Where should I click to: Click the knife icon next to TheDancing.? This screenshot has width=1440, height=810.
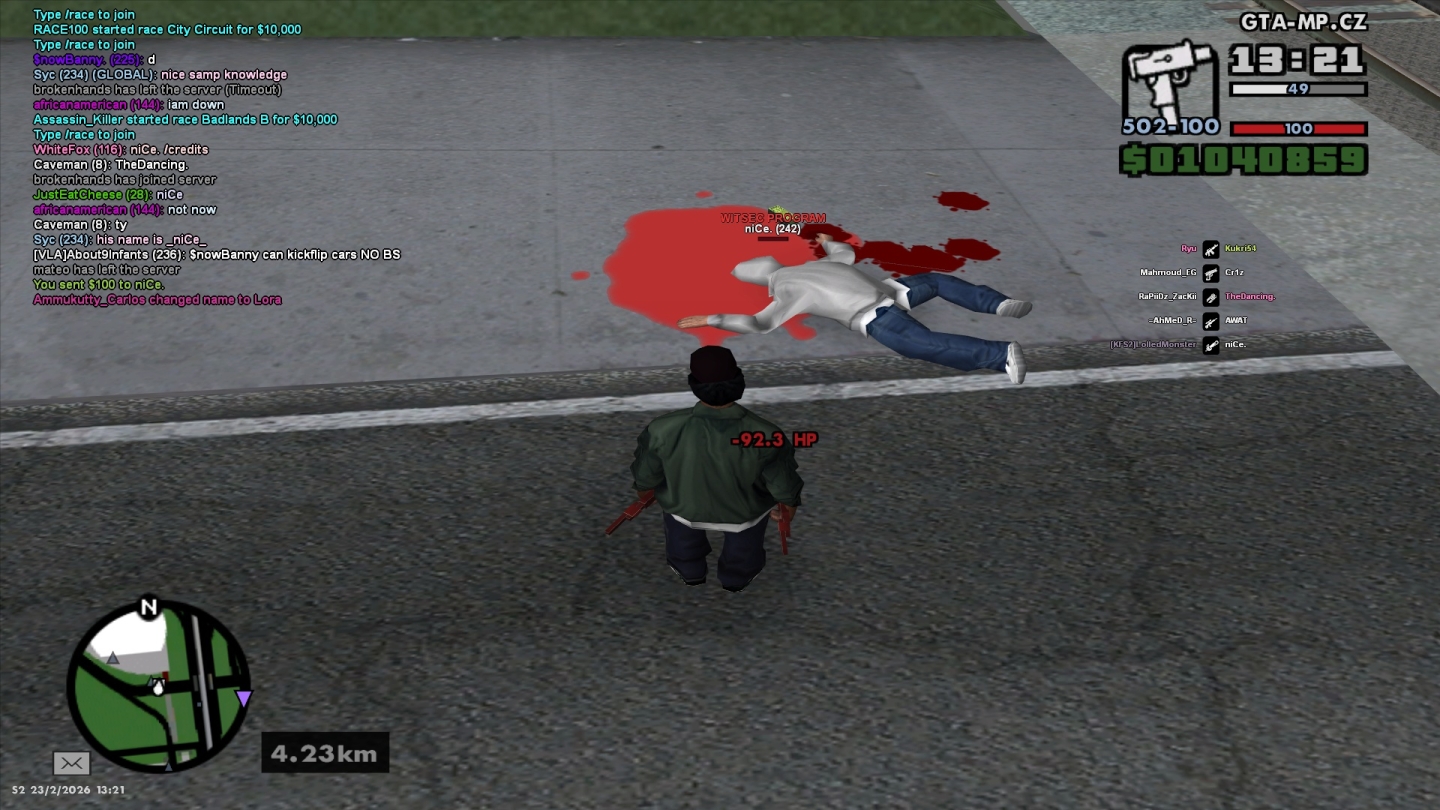[1210, 296]
